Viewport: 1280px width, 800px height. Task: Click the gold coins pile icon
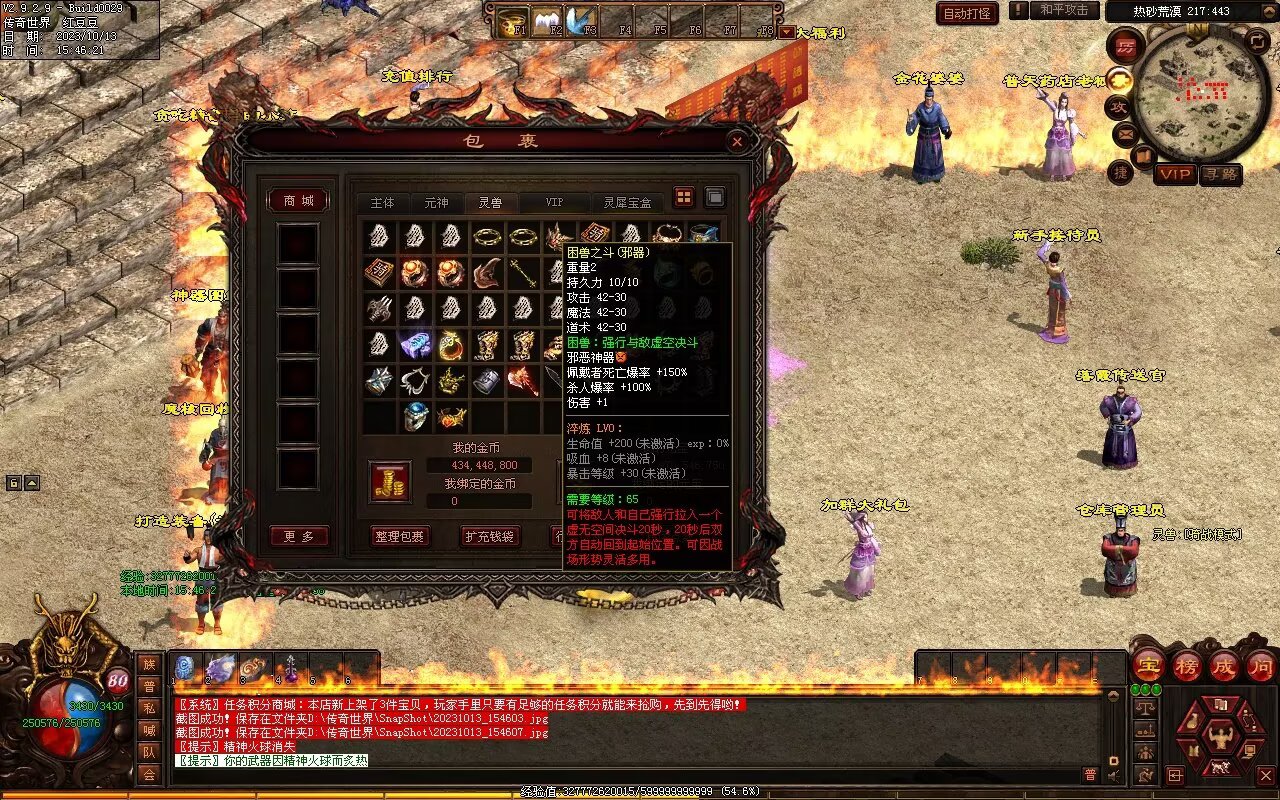pyautogui.click(x=390, y=481)
